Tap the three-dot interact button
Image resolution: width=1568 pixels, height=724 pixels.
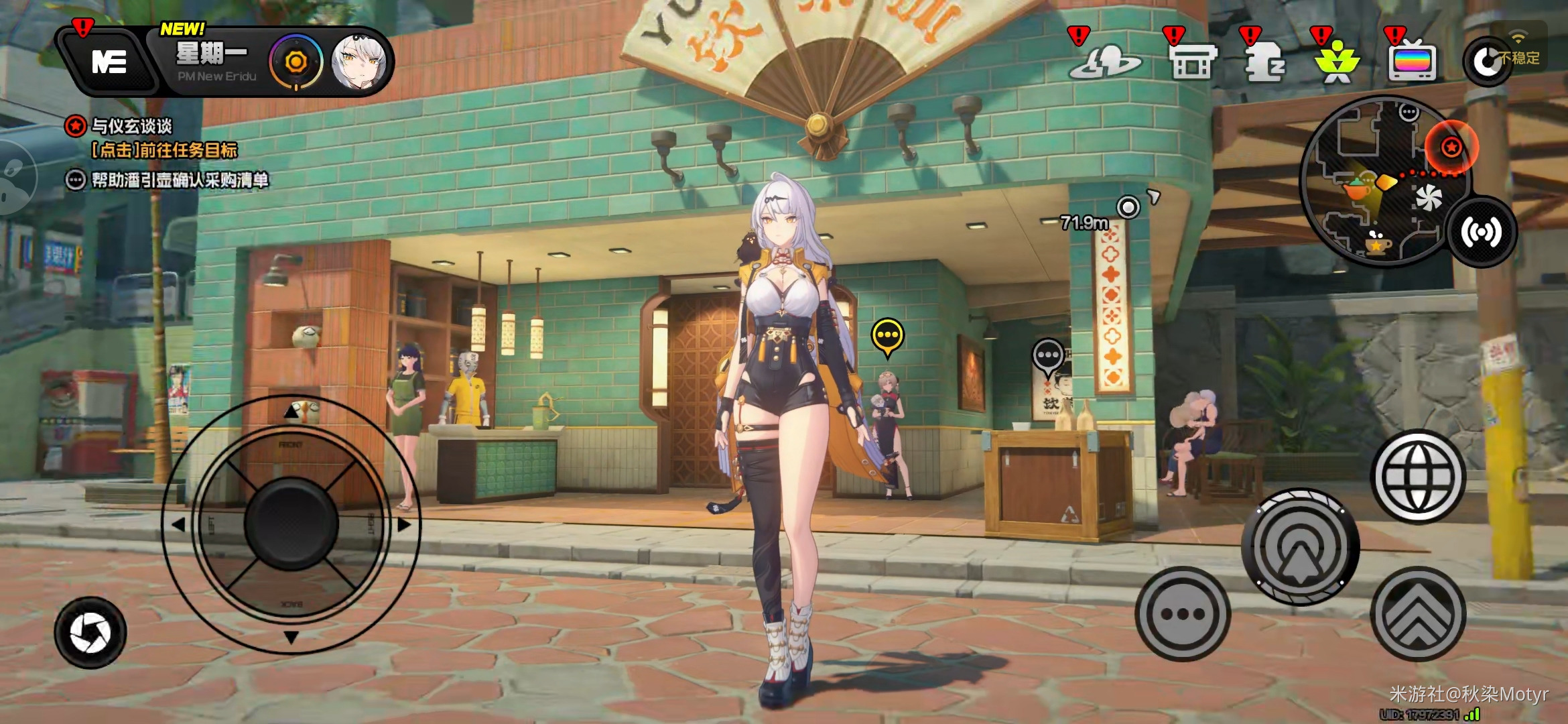[x=1183, y=613]
